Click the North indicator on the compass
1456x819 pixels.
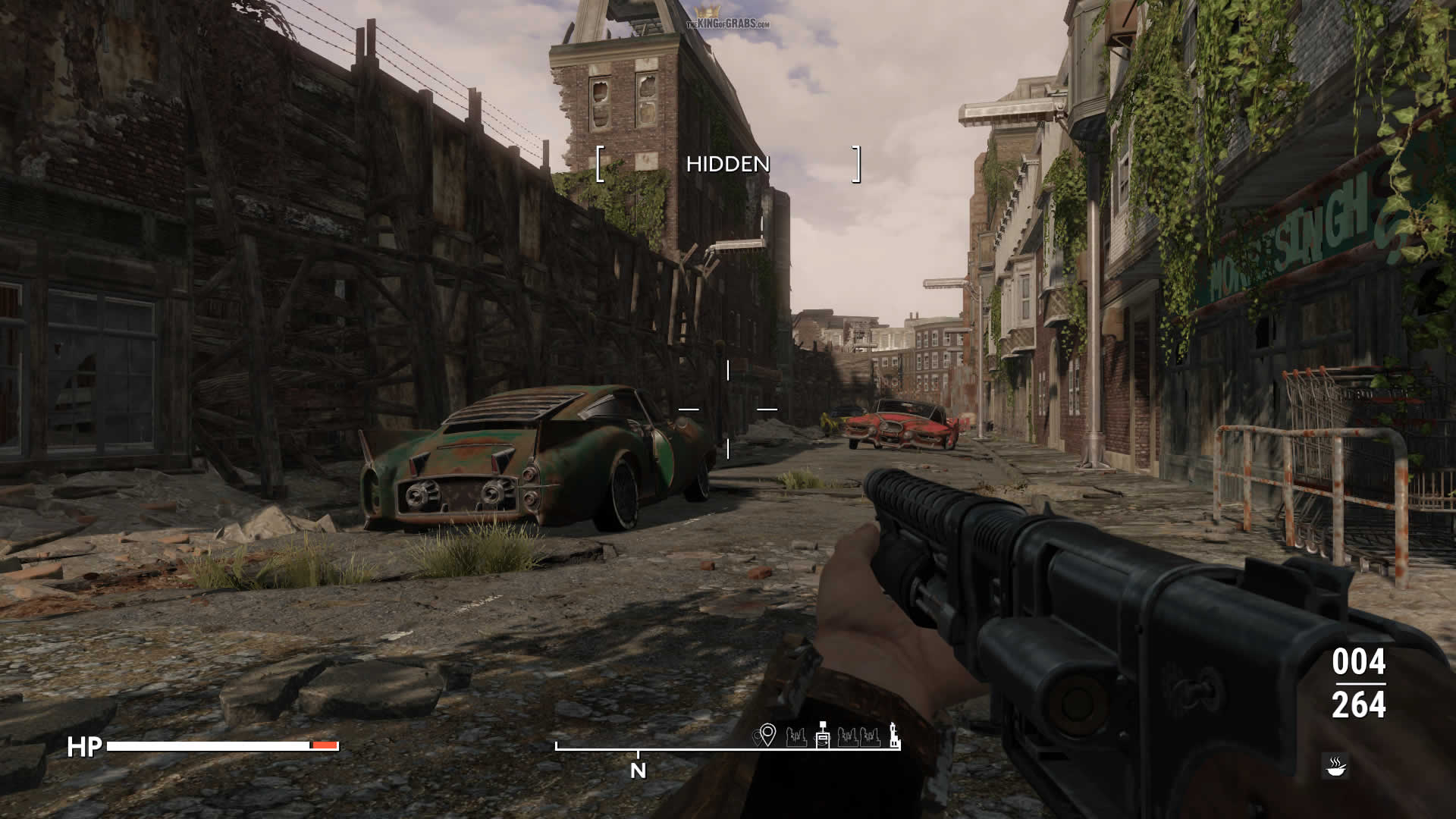[x=639, y=770]
